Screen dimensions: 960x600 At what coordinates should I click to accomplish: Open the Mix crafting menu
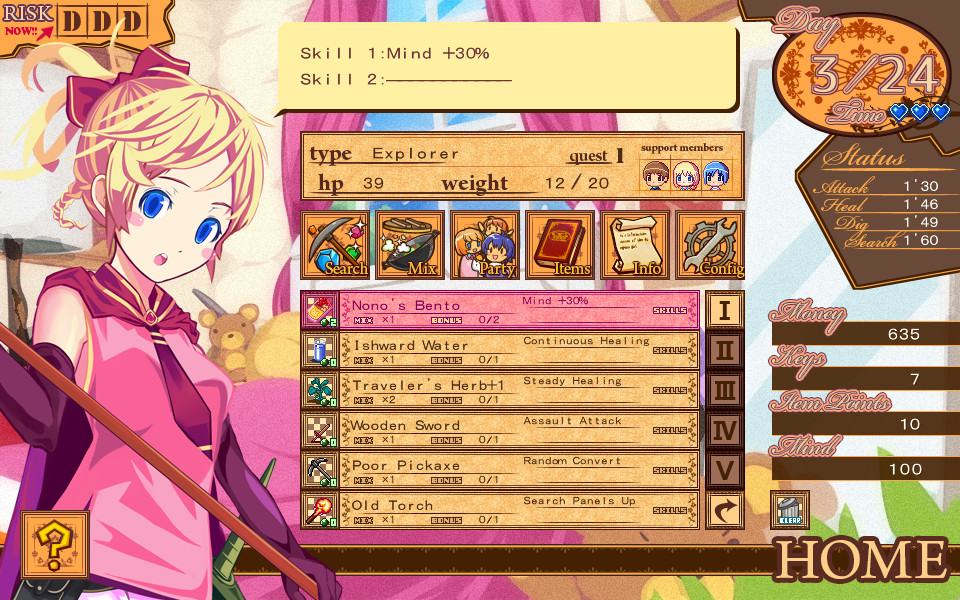pyautogui.click(x=410, y=245)
